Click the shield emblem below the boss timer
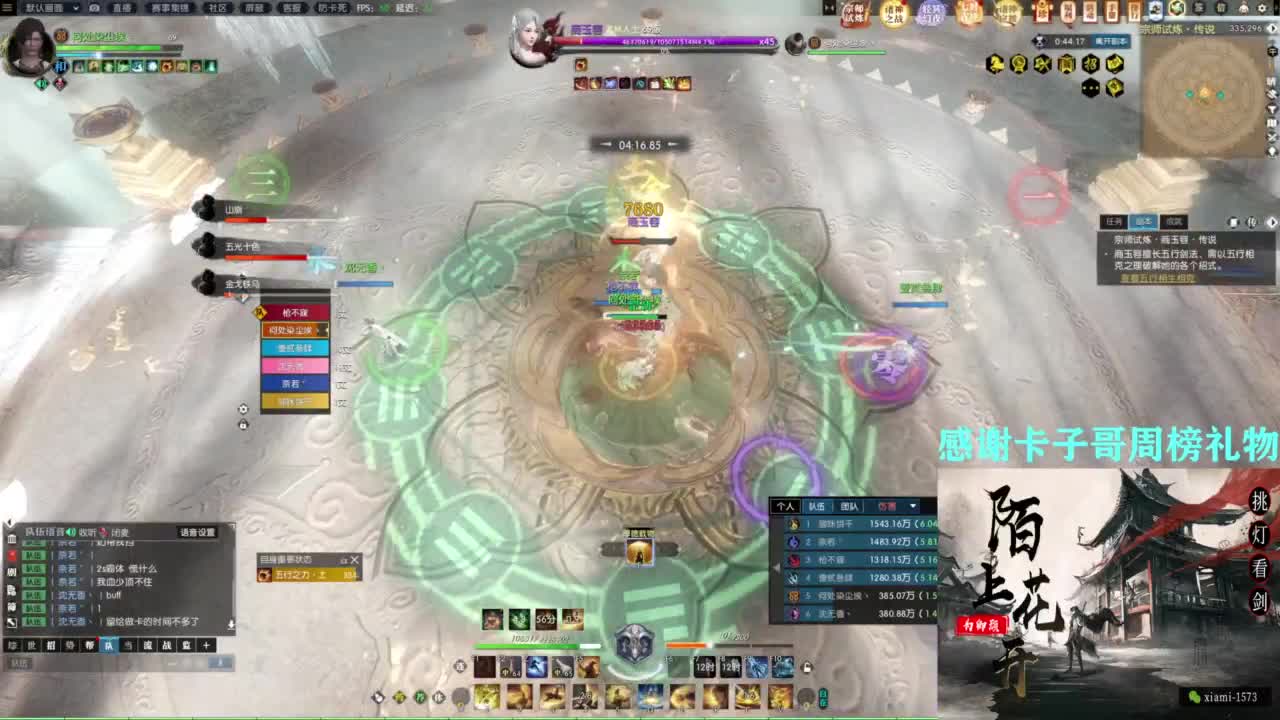1280x720 pixels. pyautogui.click(x=634, y=643)
